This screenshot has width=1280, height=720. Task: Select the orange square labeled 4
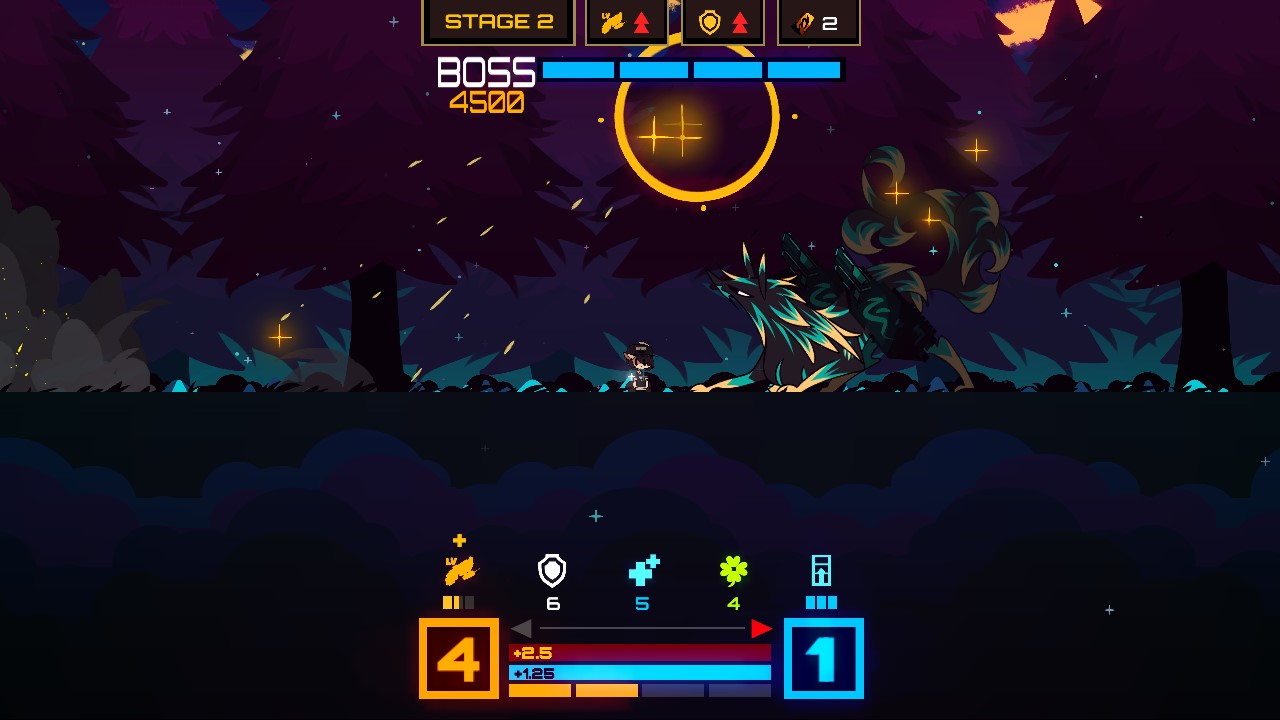coord(459,659)
